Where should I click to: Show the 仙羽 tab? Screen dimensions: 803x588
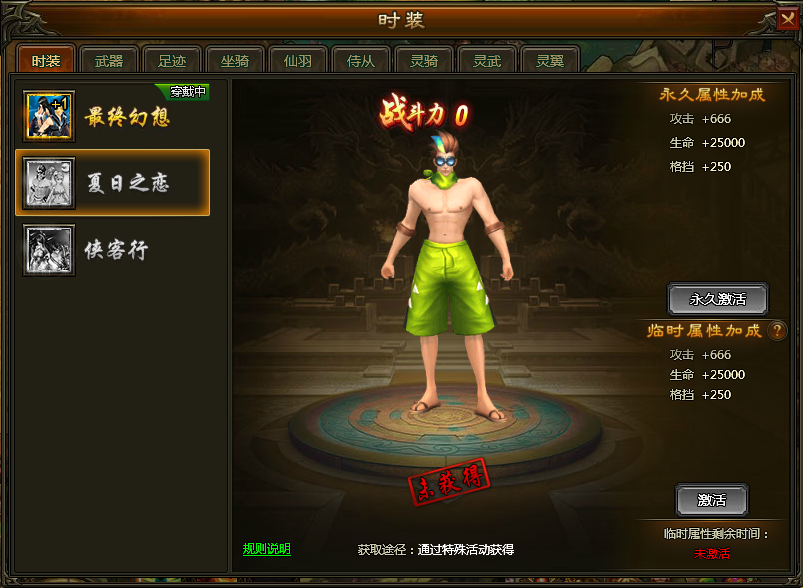coord(298,61)
